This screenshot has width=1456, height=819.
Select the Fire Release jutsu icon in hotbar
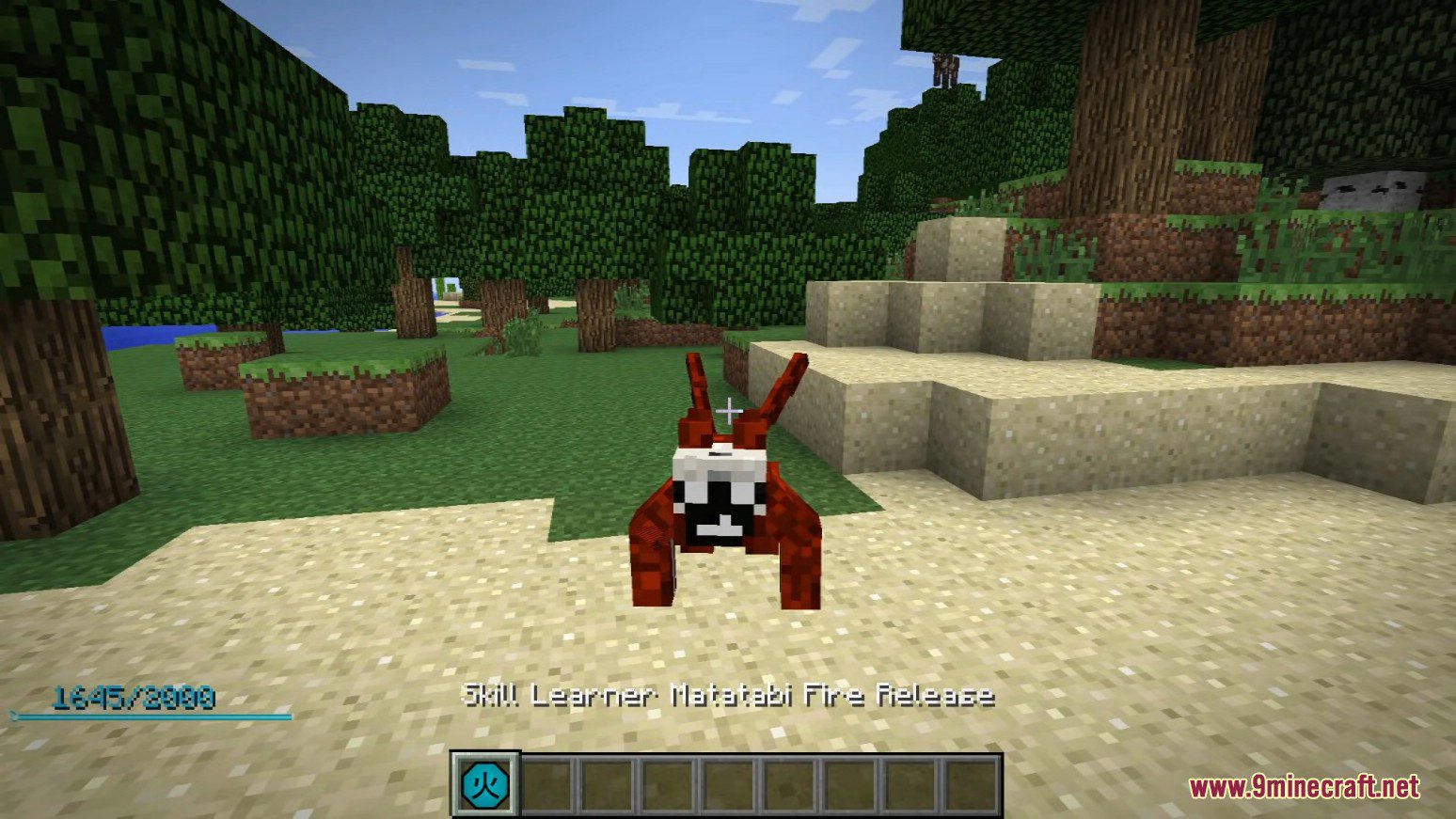point(487,780)
